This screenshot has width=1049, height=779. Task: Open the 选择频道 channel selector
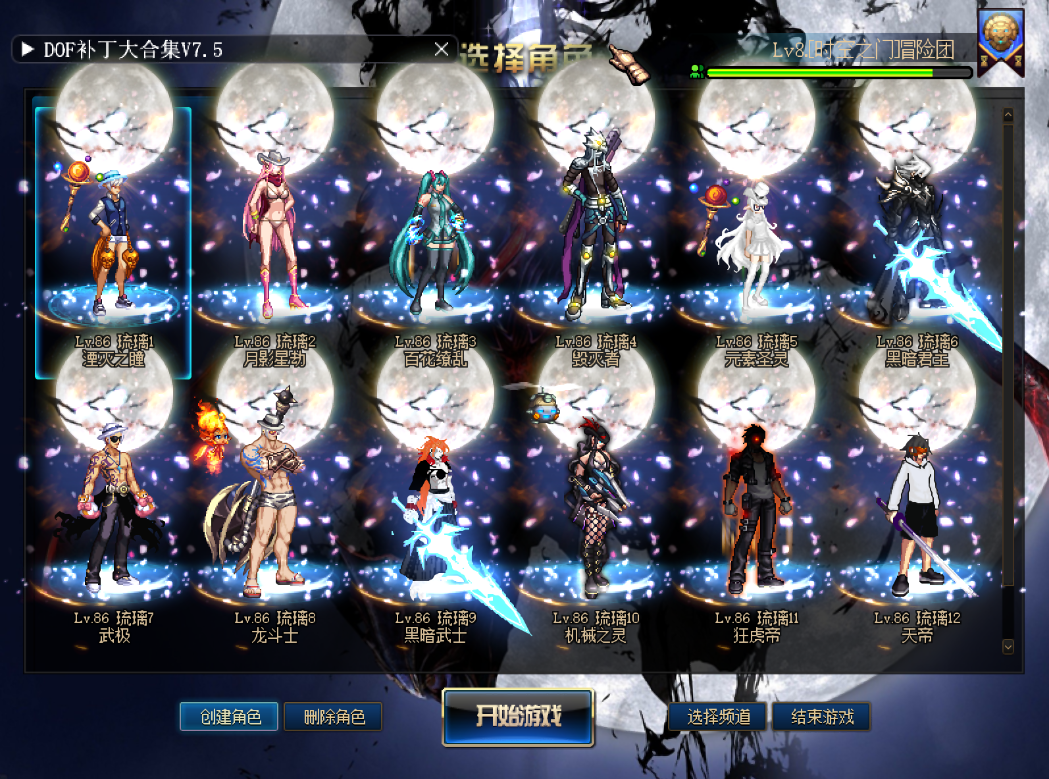tap(718, 717)
